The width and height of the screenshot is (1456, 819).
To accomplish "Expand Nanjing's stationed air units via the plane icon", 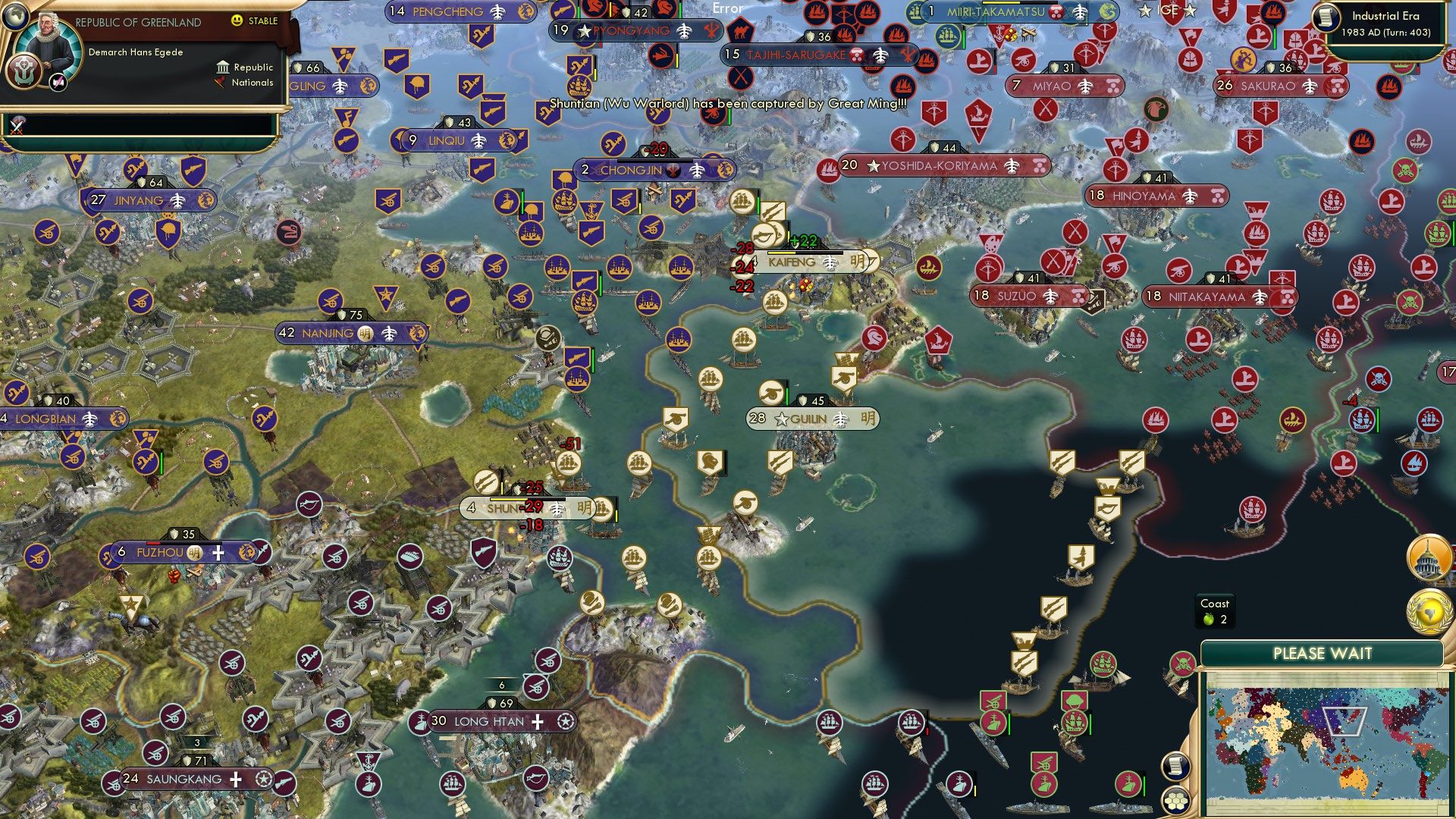I will coord(389,333).
